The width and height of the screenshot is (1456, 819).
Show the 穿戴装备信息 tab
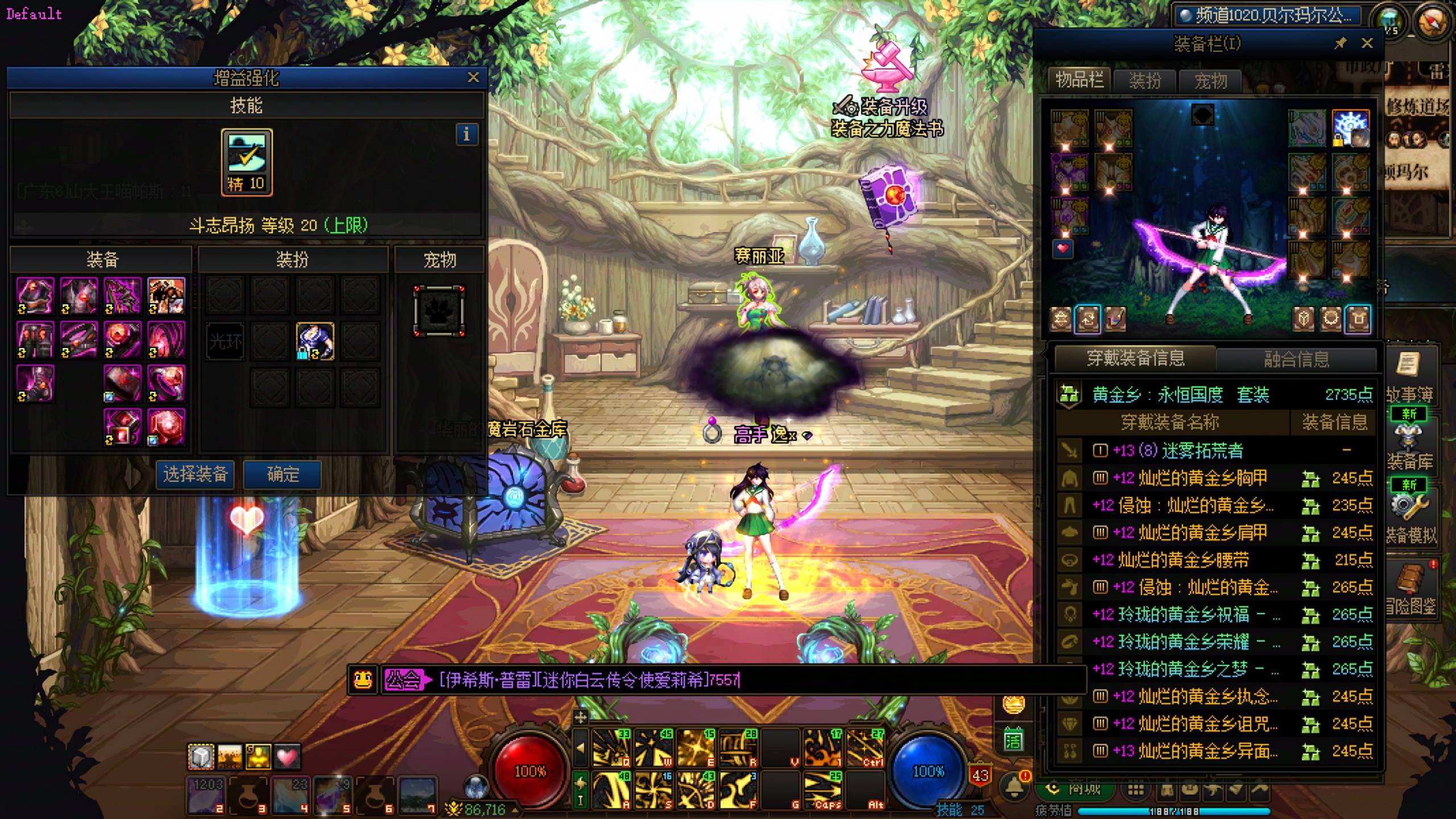click(x=1135, y=358)
